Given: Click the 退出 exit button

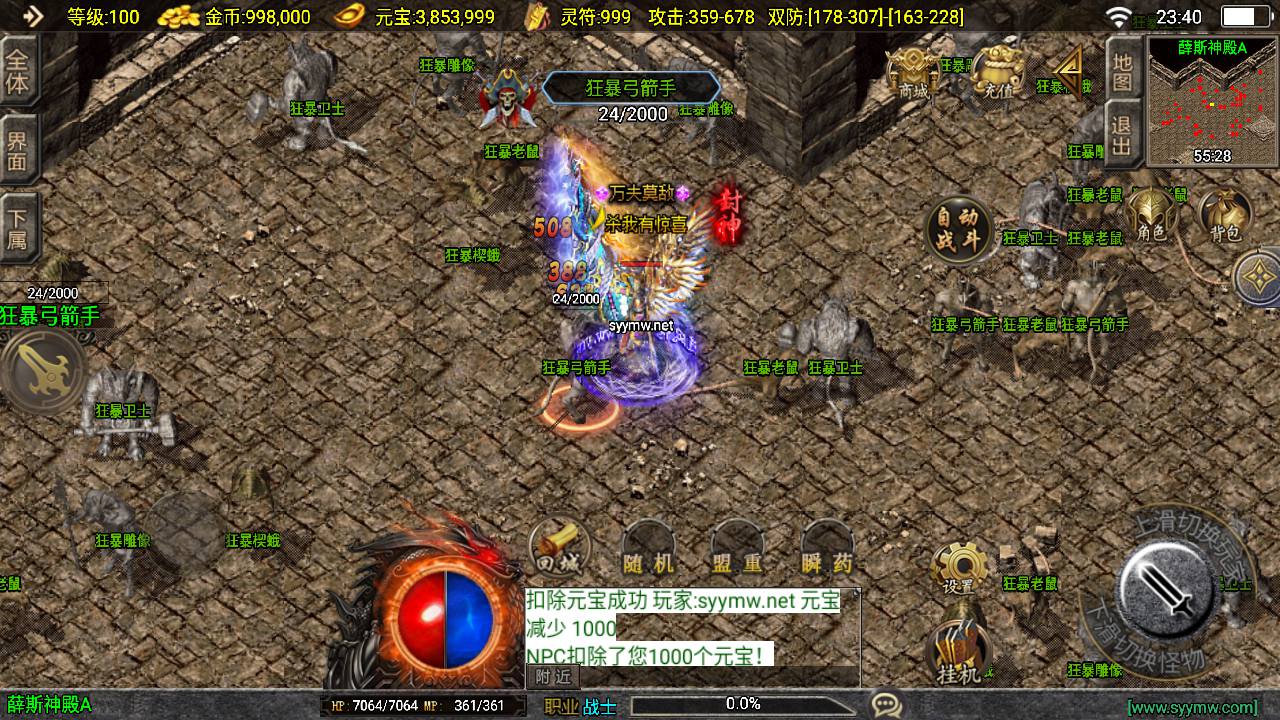Looking at the screenshot, I should tap(1123, 136).
